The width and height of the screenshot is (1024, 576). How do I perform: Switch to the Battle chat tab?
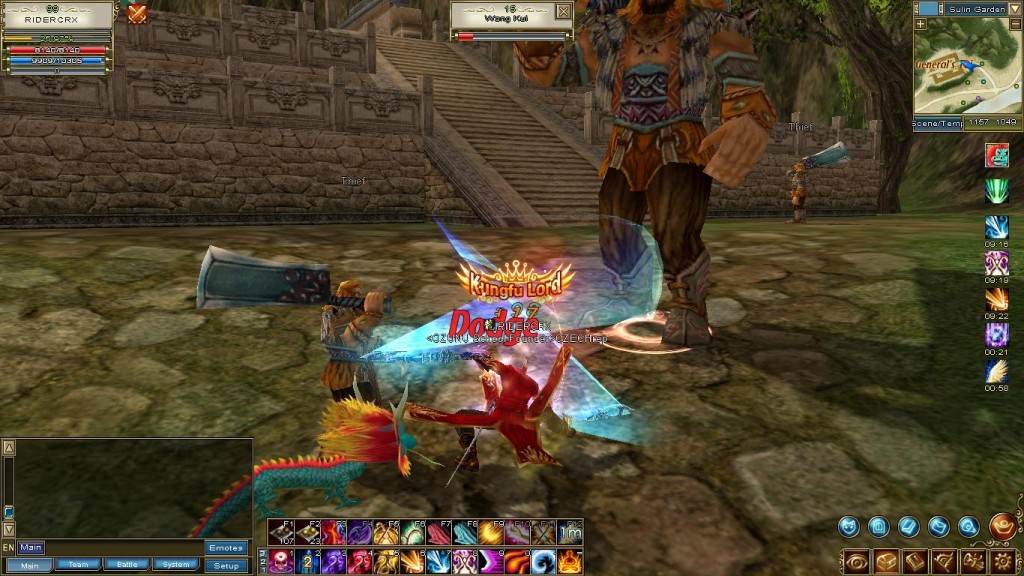click(x=127, y=565)
